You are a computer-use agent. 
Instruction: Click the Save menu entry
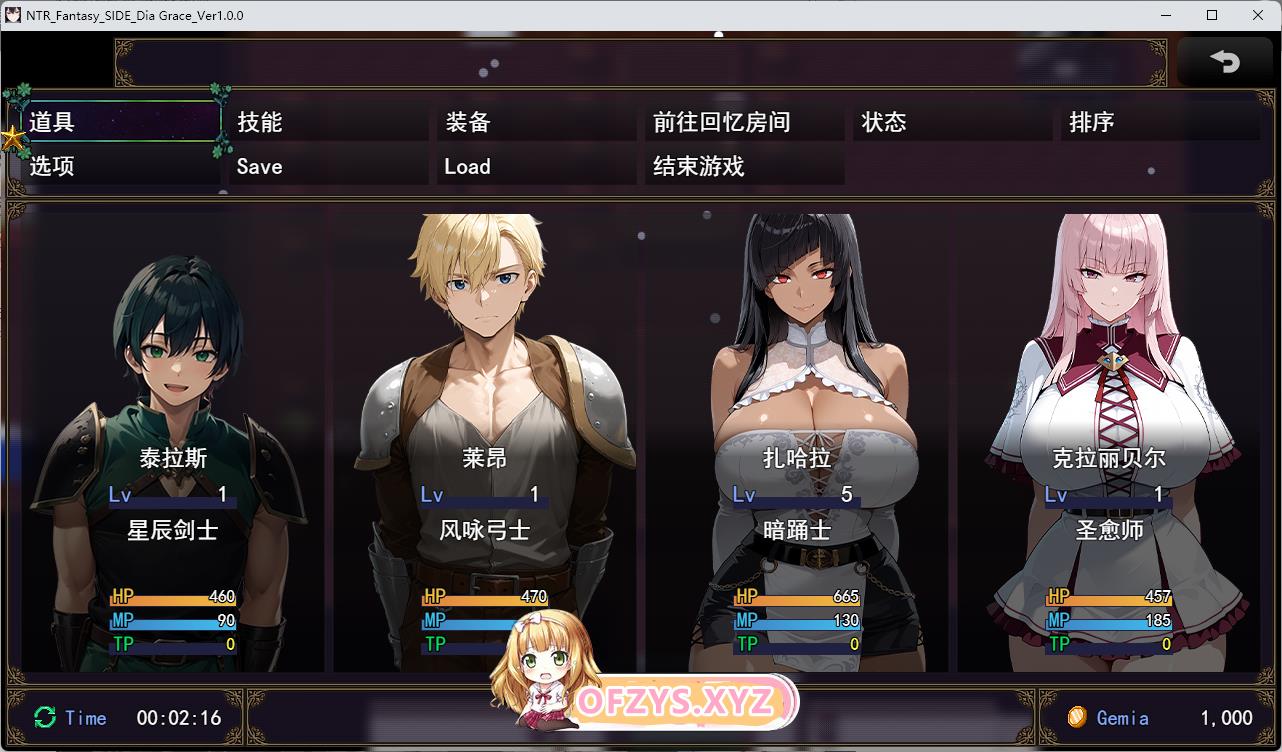330,166
